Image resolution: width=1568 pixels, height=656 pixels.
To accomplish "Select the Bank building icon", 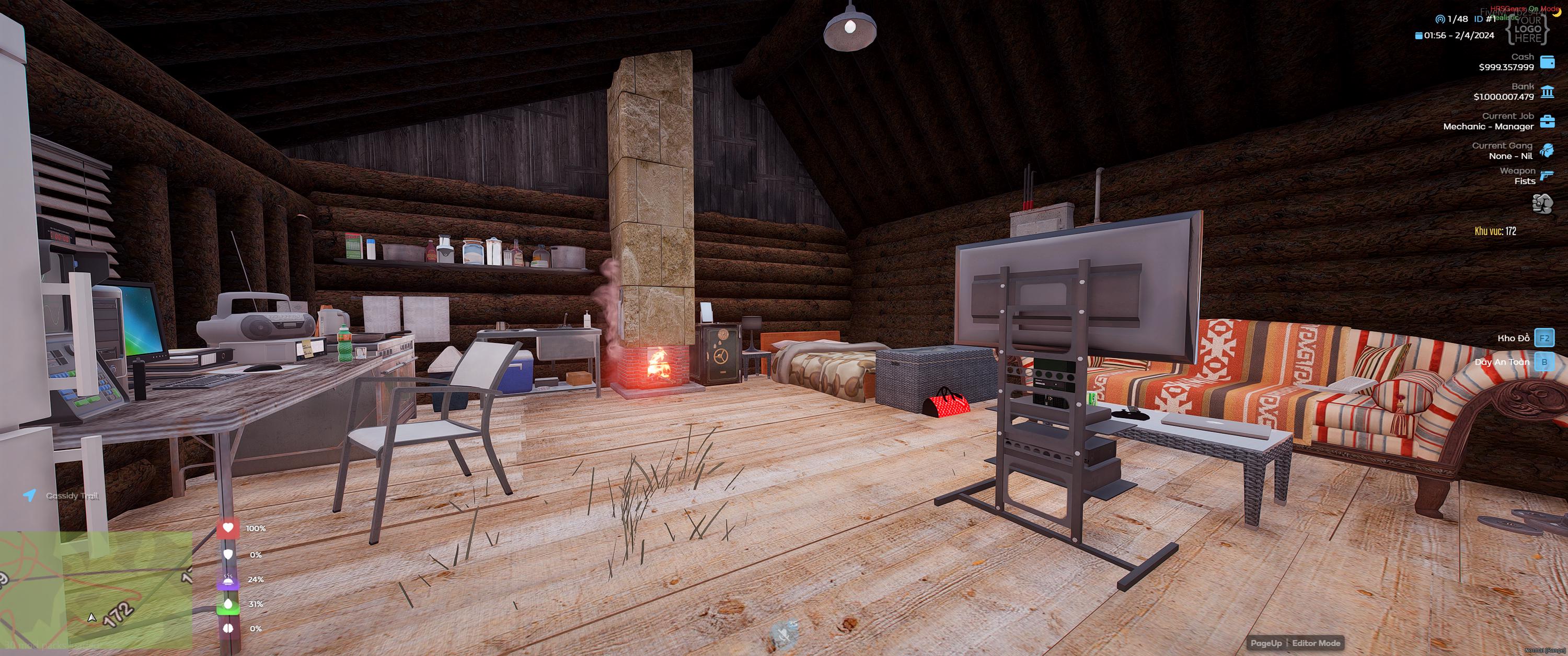I will pos(1546,91).
